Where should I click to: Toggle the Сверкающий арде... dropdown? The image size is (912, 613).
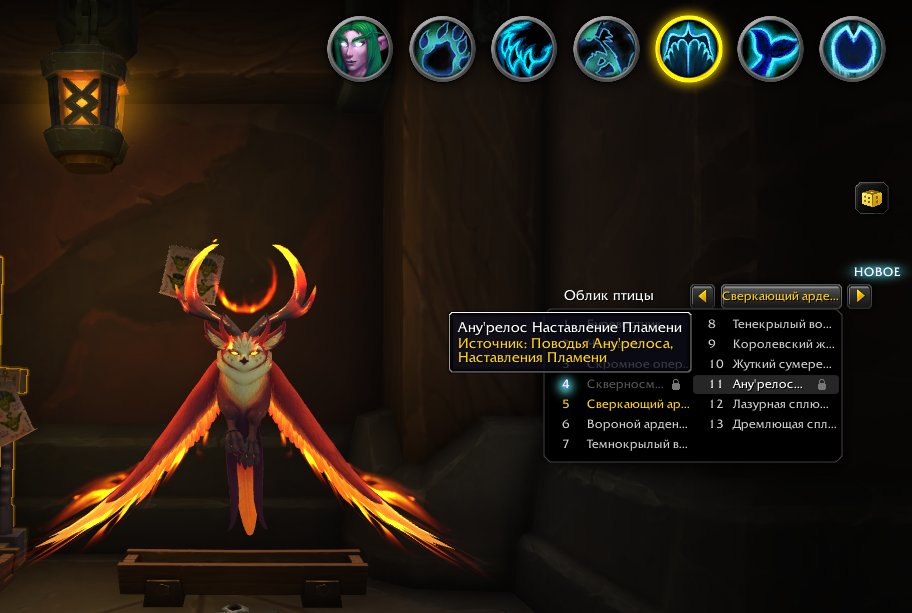[780, 296]
